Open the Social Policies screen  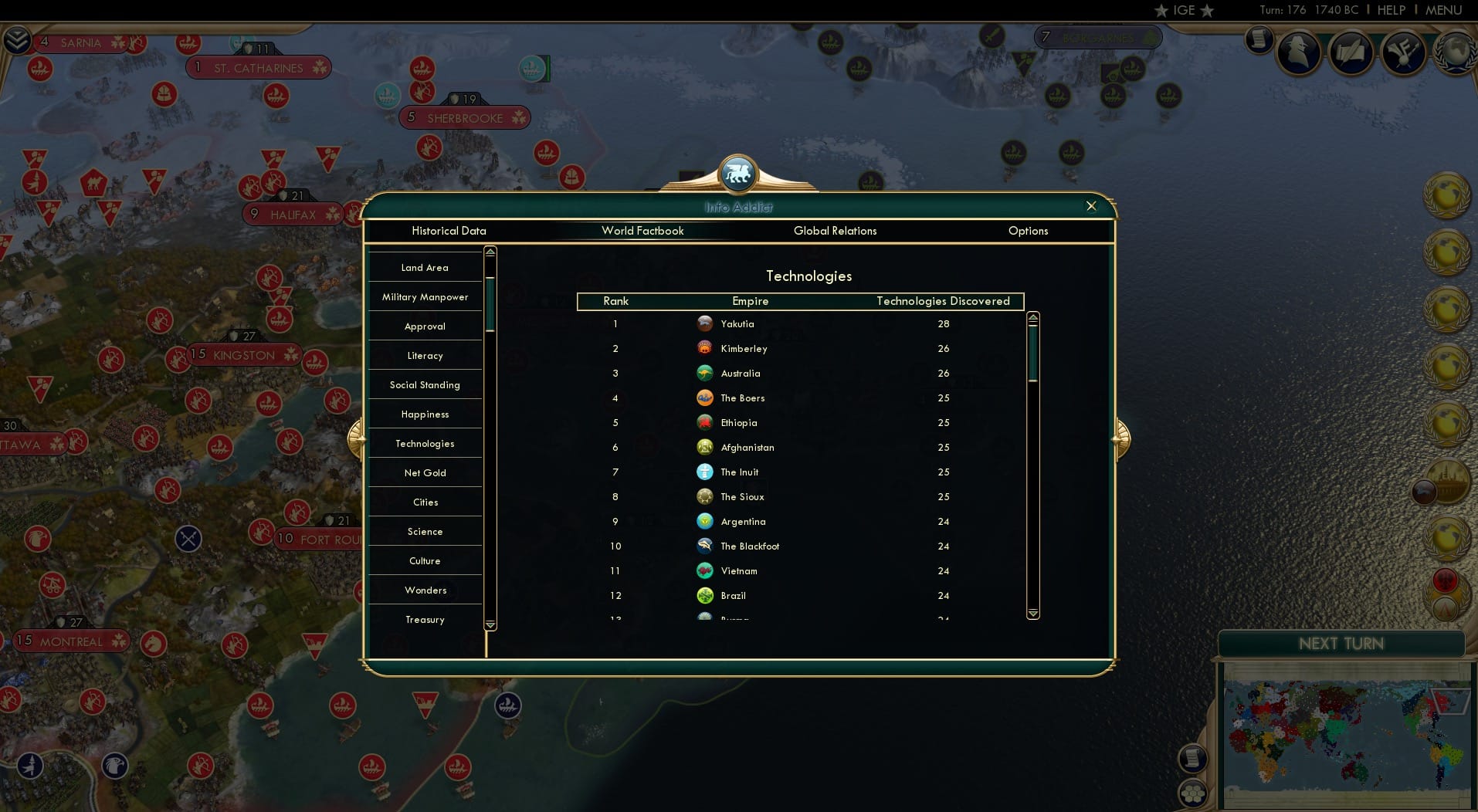(x=1259, y=40)
